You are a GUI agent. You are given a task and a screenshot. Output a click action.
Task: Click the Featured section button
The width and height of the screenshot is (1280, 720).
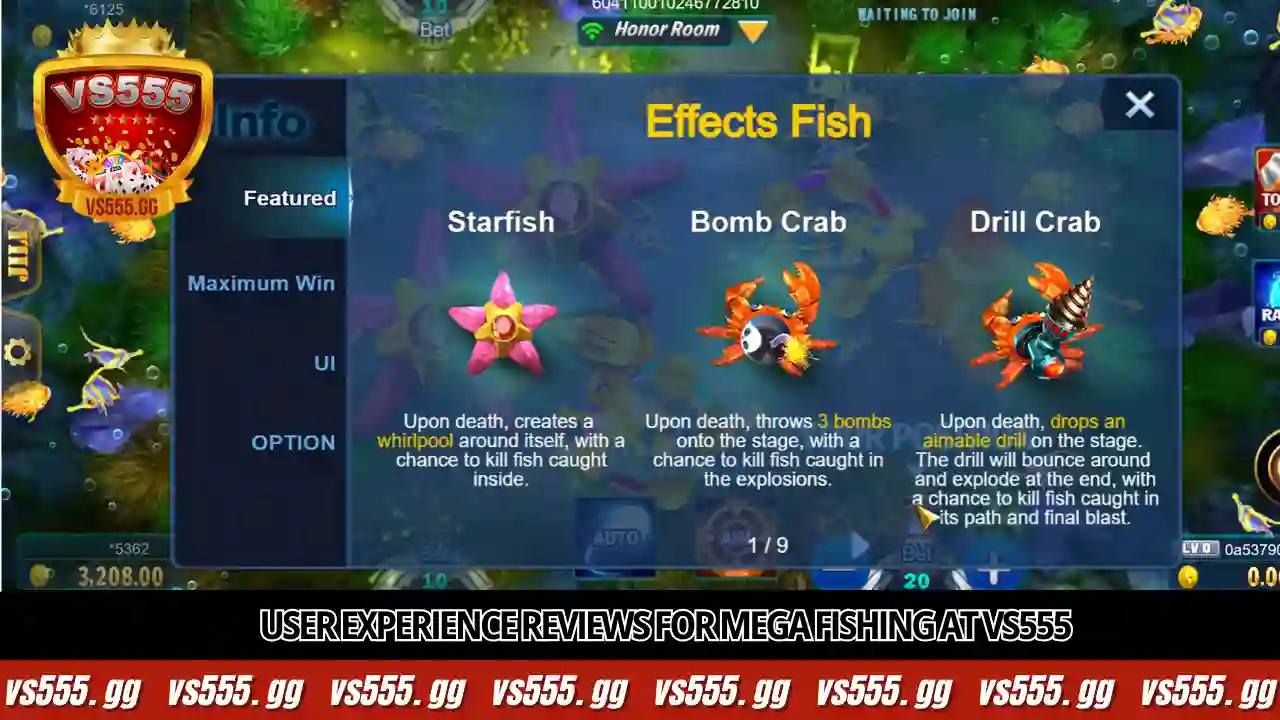(290, 198)
